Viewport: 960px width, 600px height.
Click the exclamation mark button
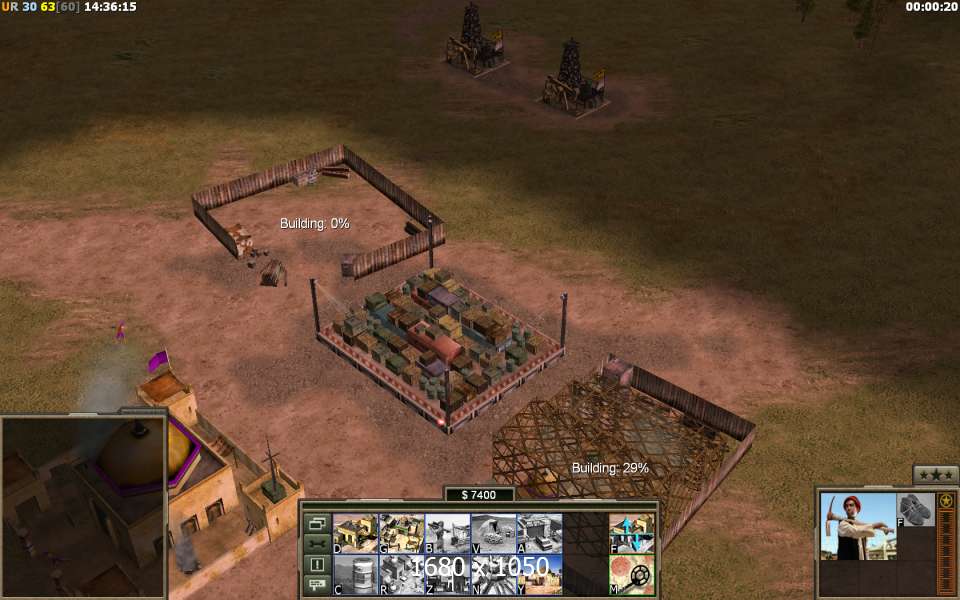(318, 565)
